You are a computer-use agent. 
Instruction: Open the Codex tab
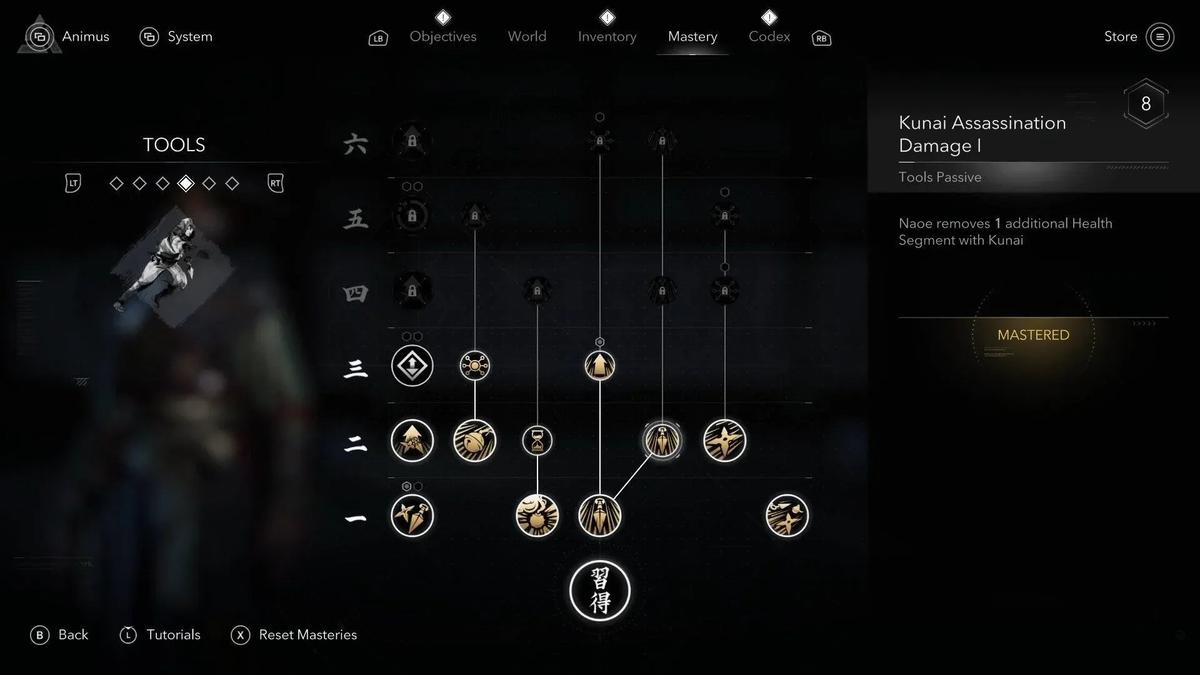coord(769,37)
